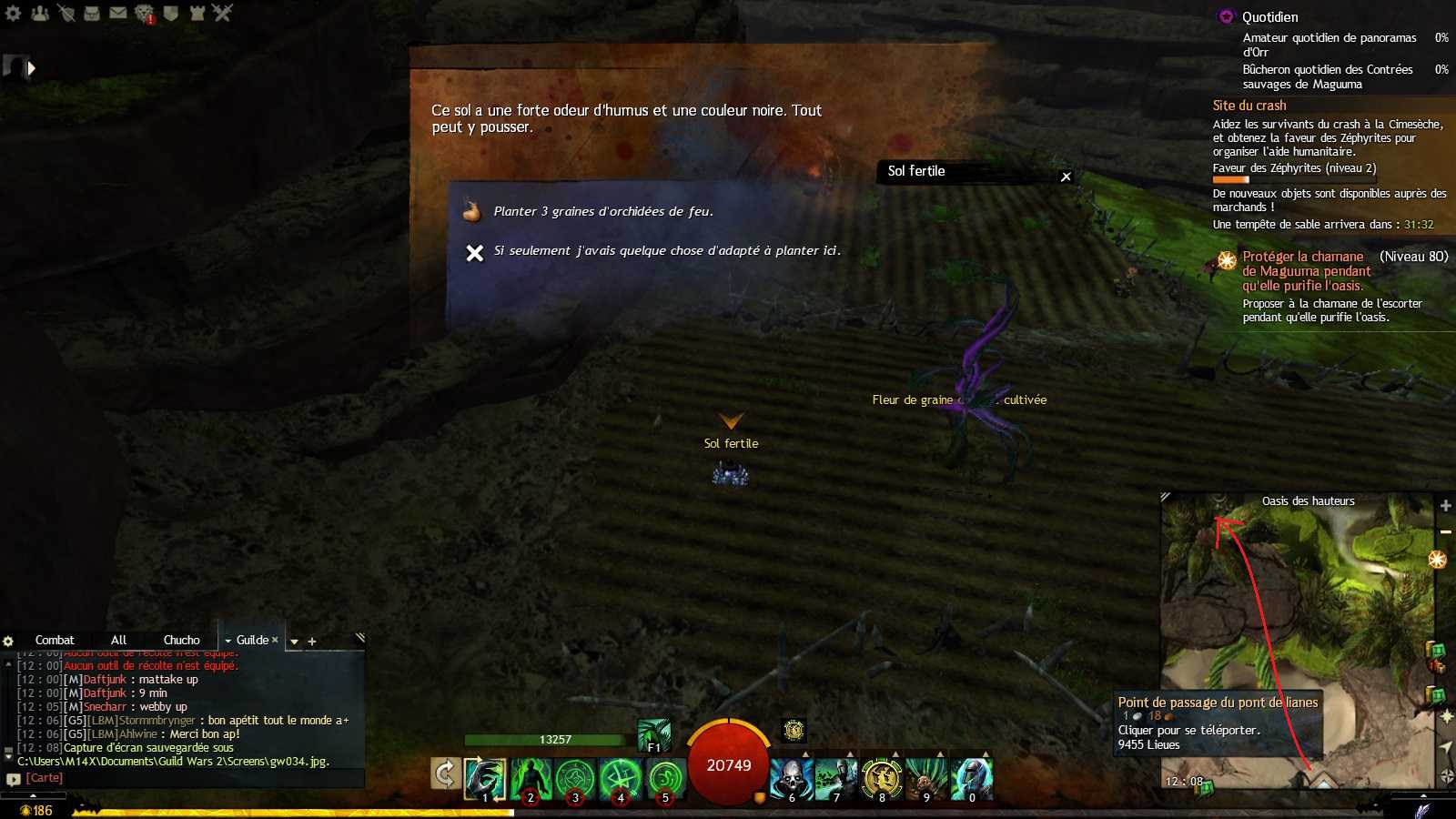Open the mail envelope icon
This screenshot has height=819, width=1456.
coord(118,14)
